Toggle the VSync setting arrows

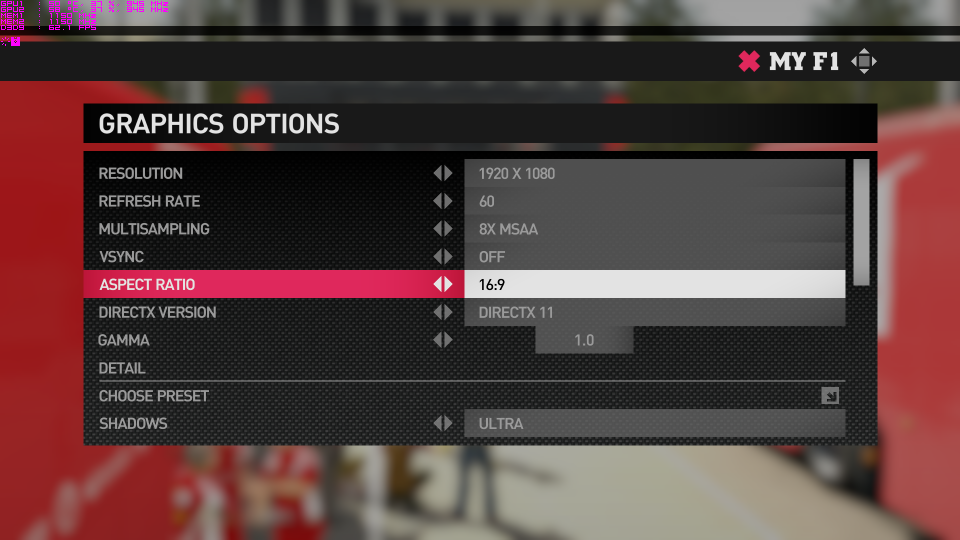(442, 257)
